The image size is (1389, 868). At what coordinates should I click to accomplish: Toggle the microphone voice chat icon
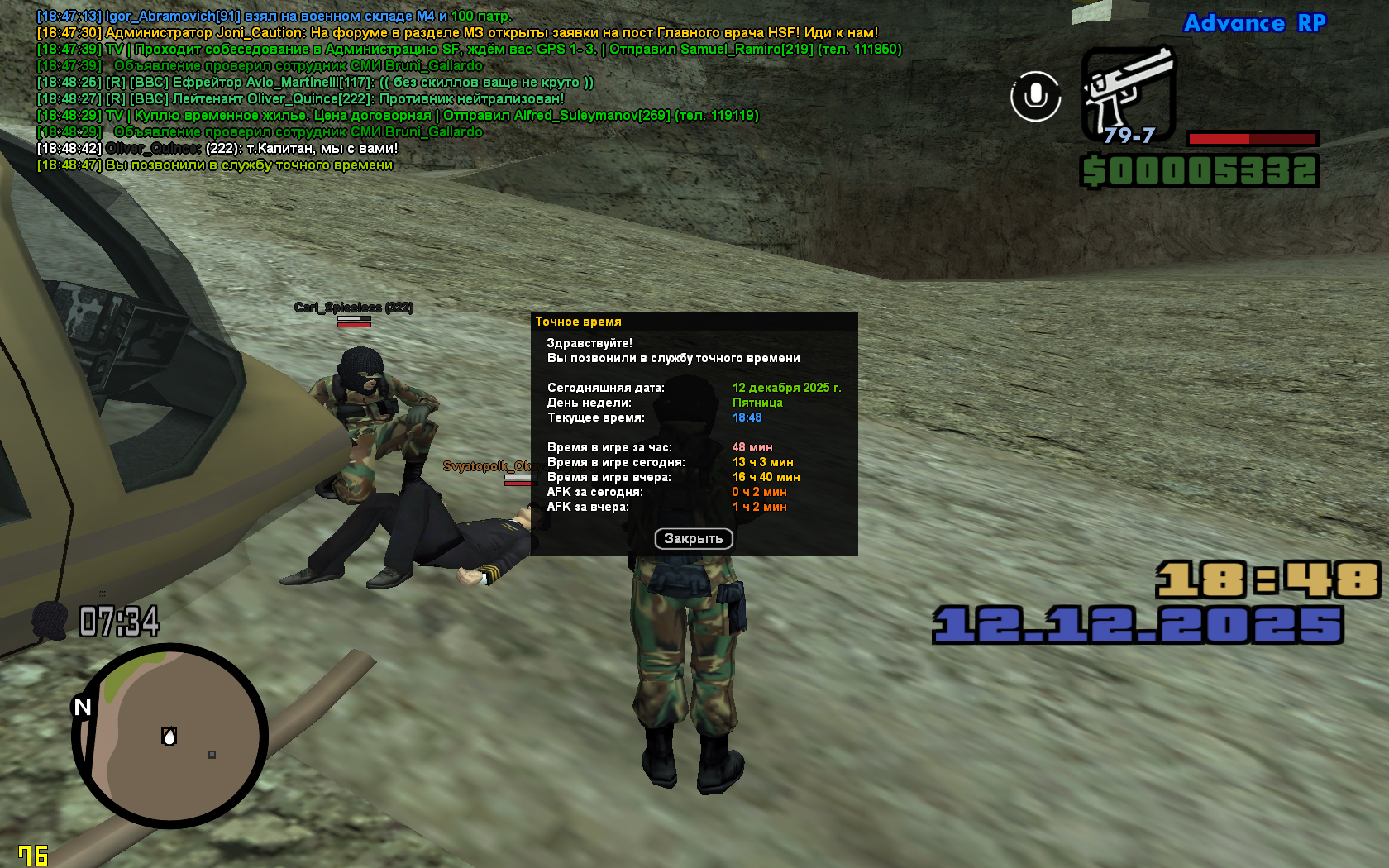click(x=1035, y=96)
